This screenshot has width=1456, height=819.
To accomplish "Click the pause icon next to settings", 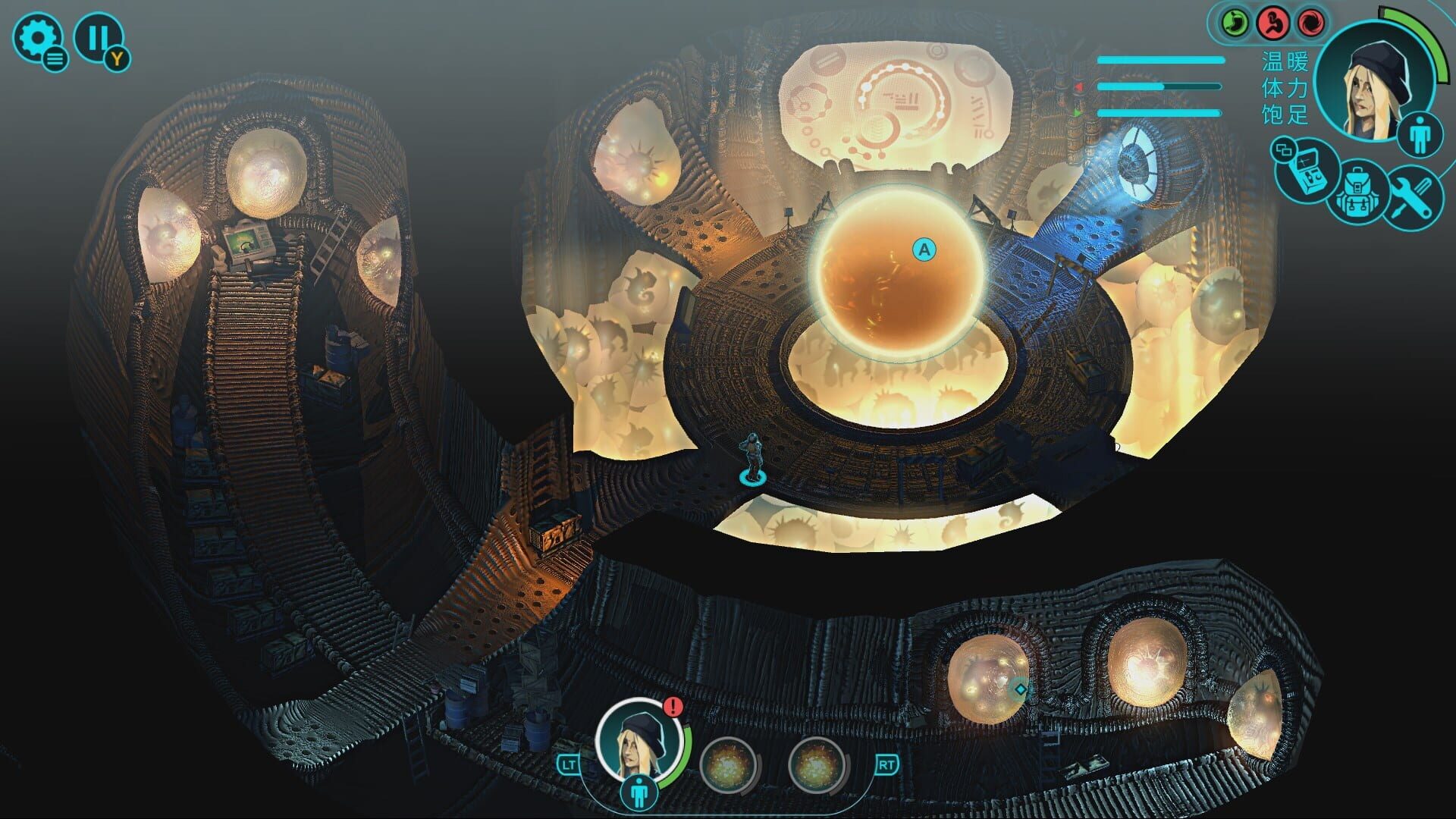I will [99, 34].
